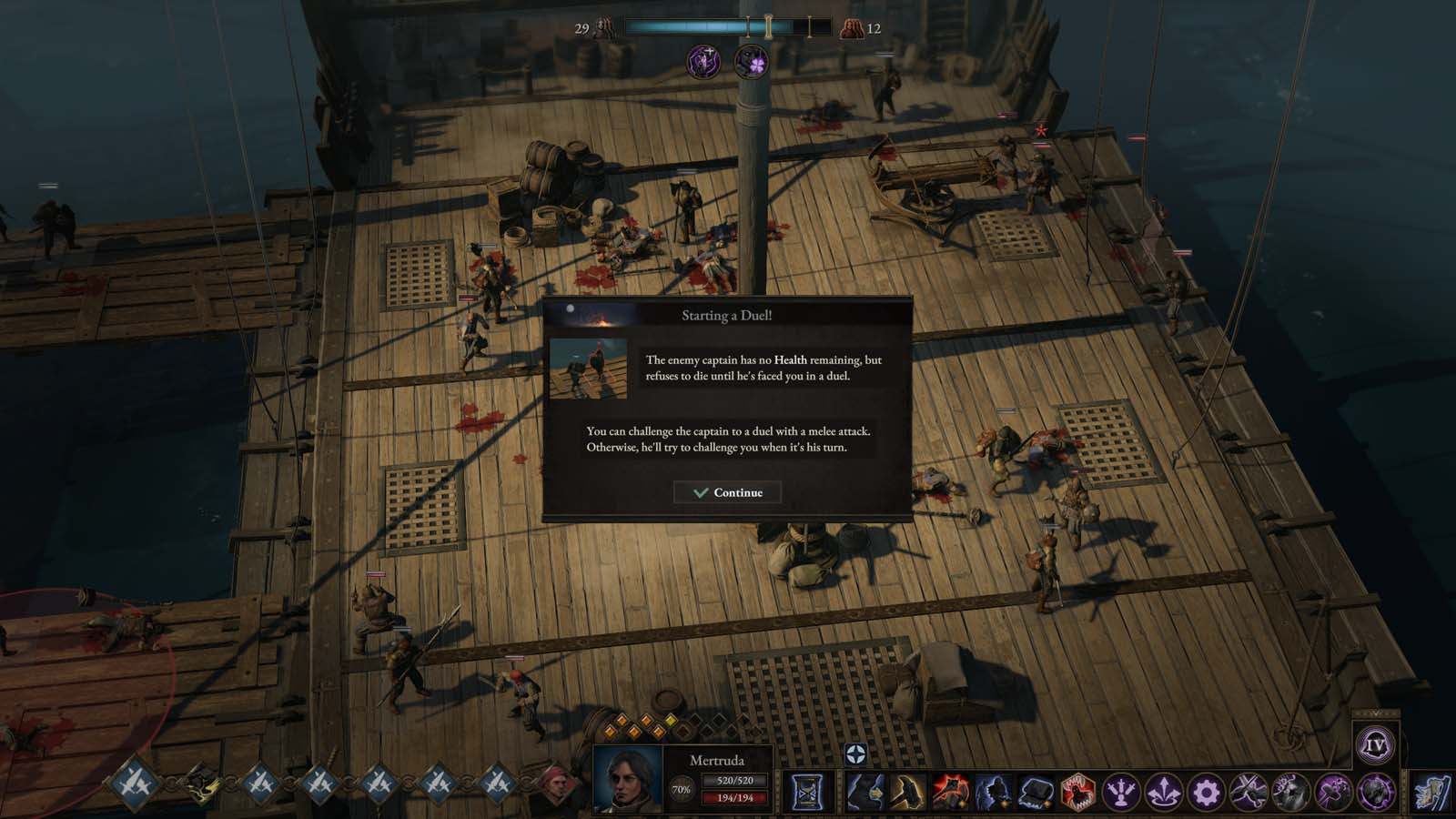Continue past the duel tutorial popup
The width and height of the screenshot is (1456, 819).
pyautogui.click(x=727, y=492)
